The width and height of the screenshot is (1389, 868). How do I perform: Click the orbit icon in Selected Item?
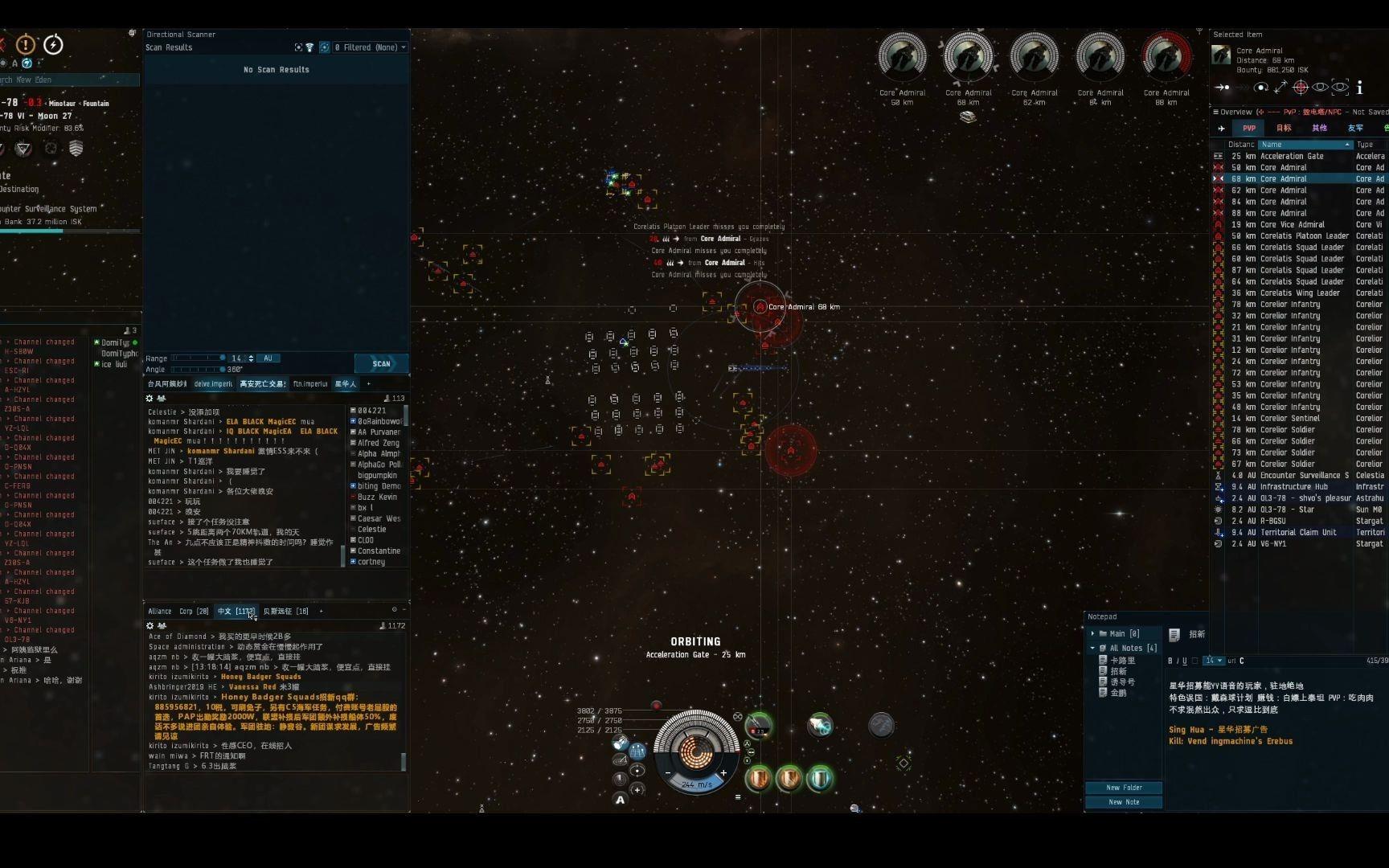point(1261,87)
